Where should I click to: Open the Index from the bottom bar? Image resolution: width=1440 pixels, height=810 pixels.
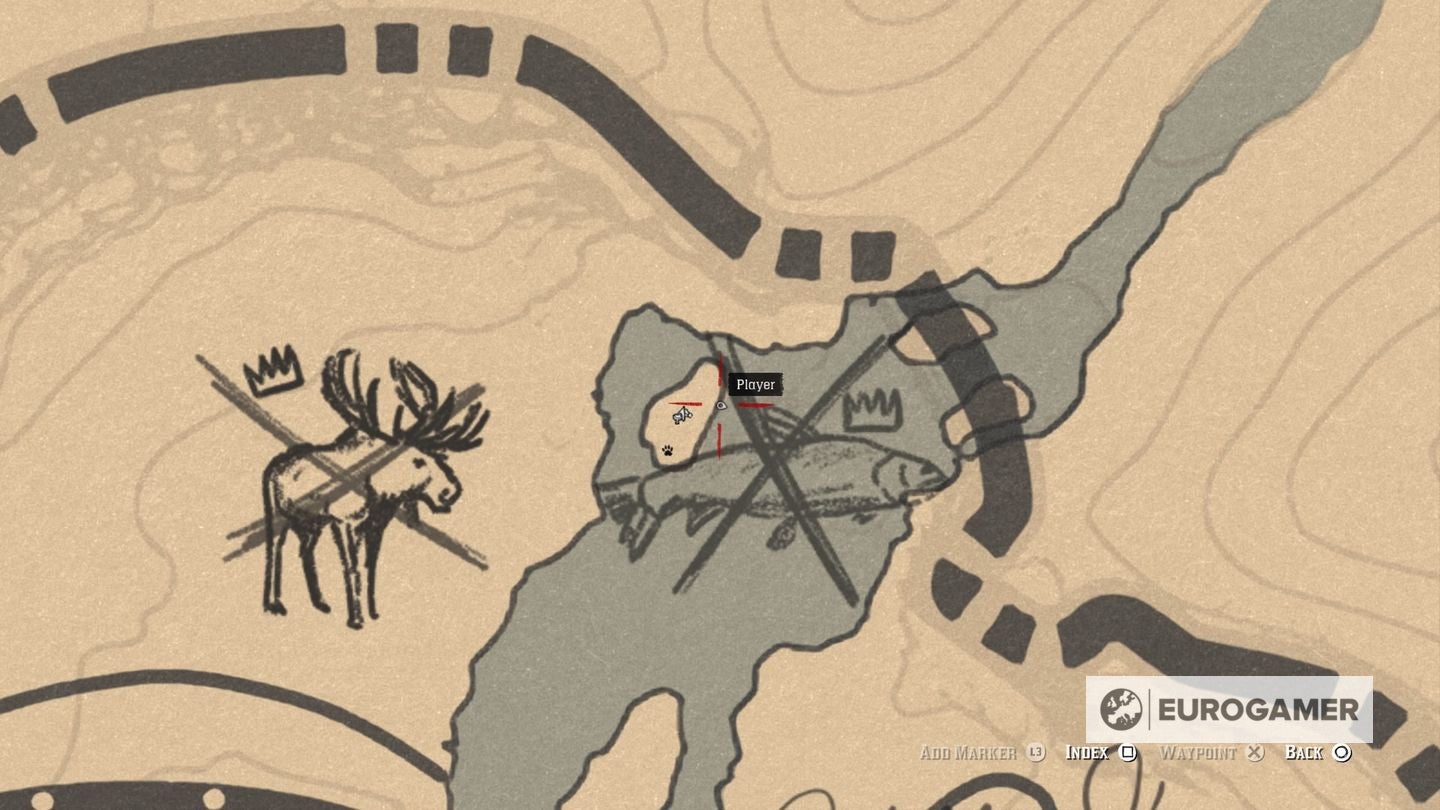[1089, 752]
